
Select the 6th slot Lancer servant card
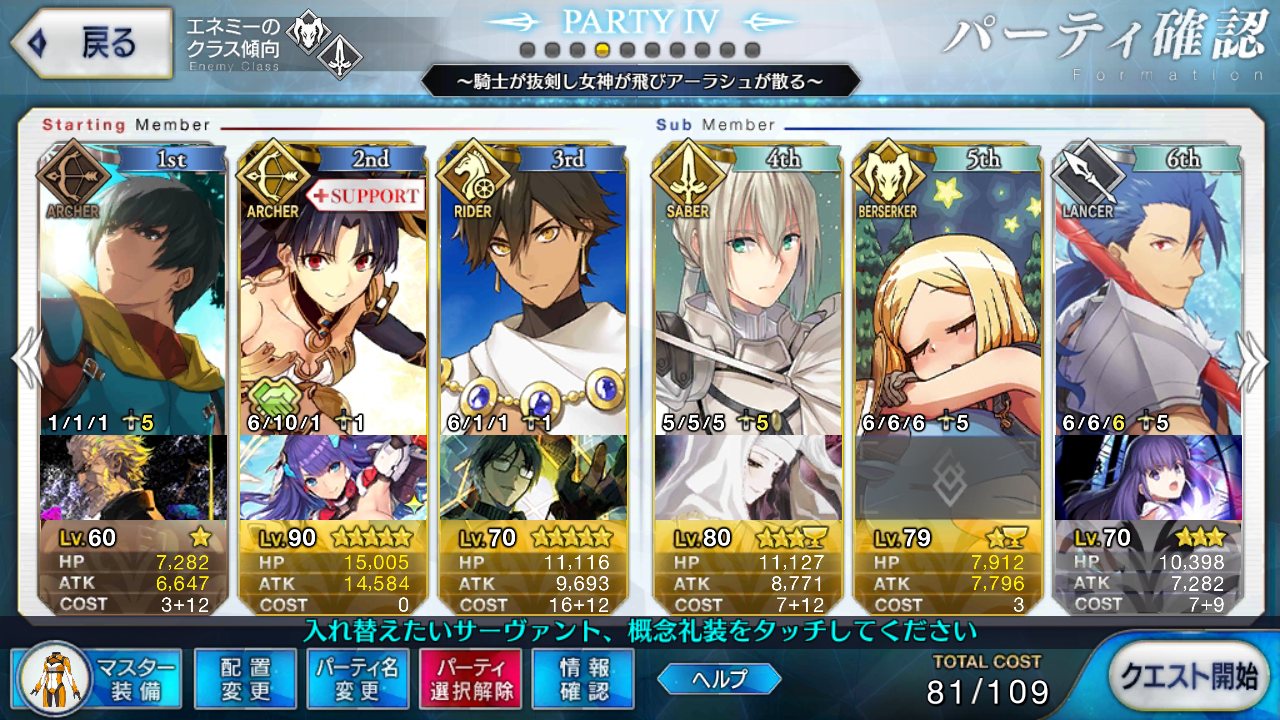click(x=1148, y=290)
